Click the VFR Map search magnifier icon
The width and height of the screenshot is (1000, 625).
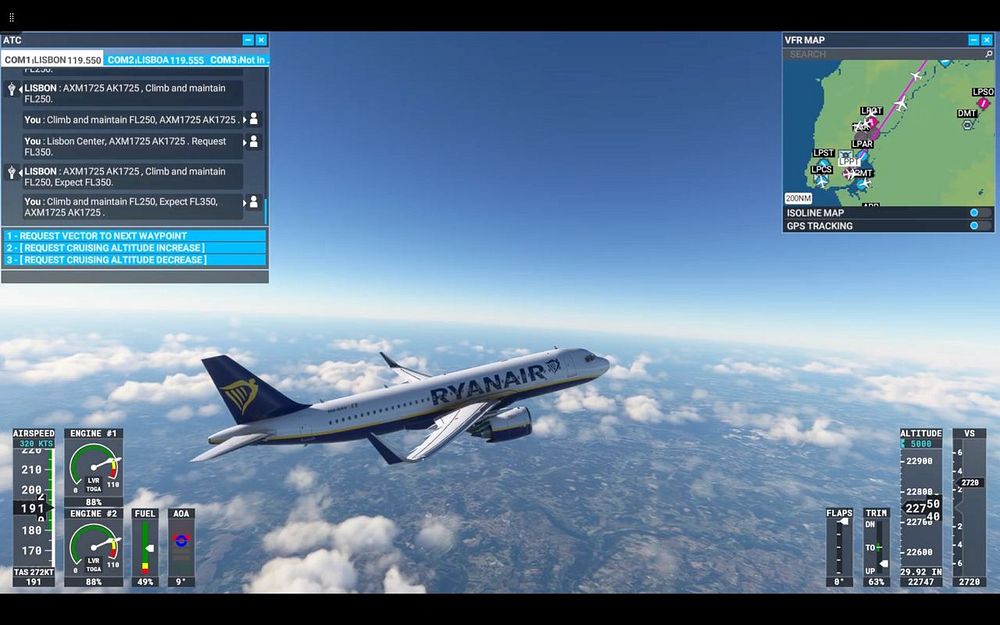988,54
